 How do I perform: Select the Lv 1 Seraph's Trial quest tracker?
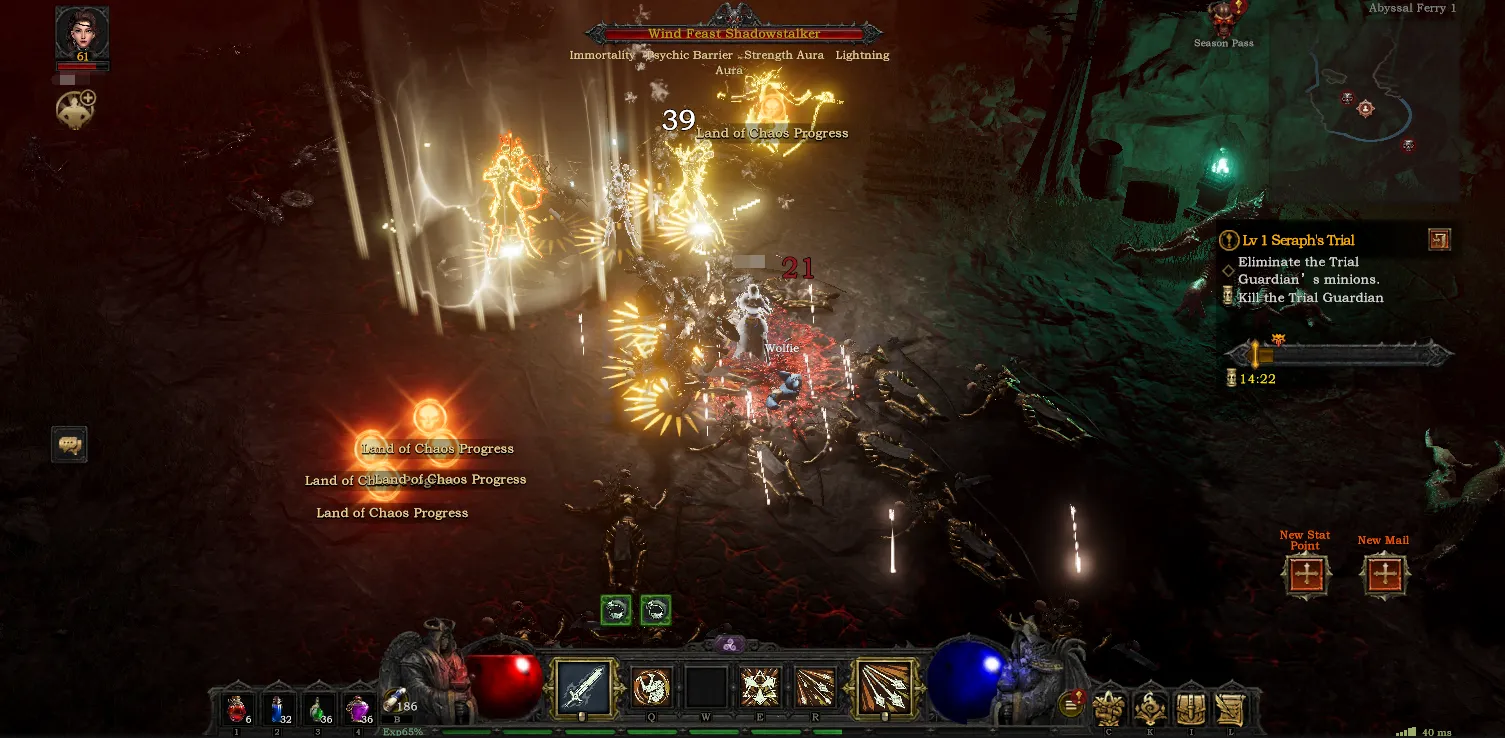pyautogui.click(x=1298, y=241)
